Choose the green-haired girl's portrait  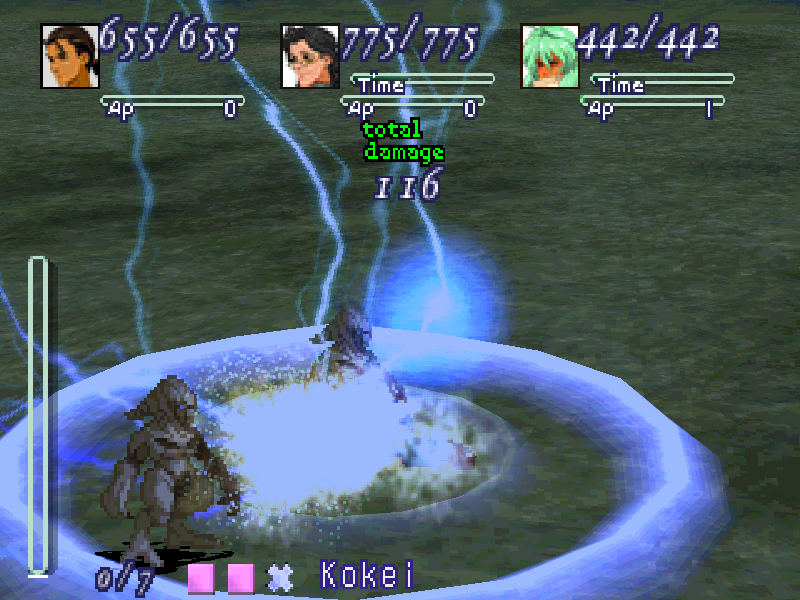551,56
